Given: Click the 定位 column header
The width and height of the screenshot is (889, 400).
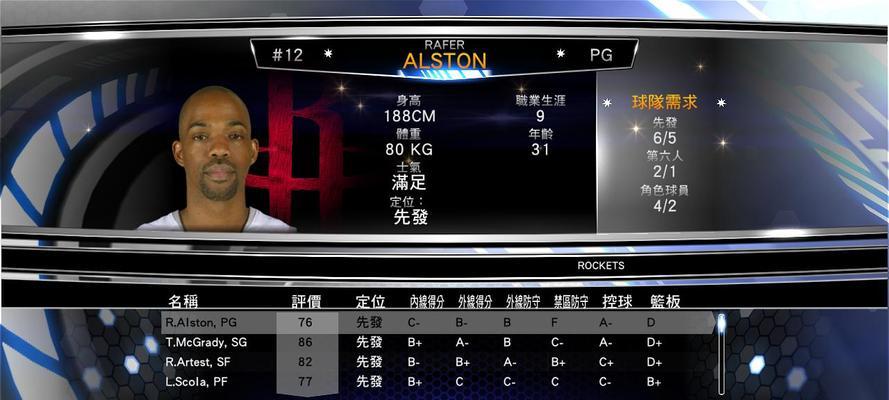Looking at the screenshot, I should coord(370,301).
